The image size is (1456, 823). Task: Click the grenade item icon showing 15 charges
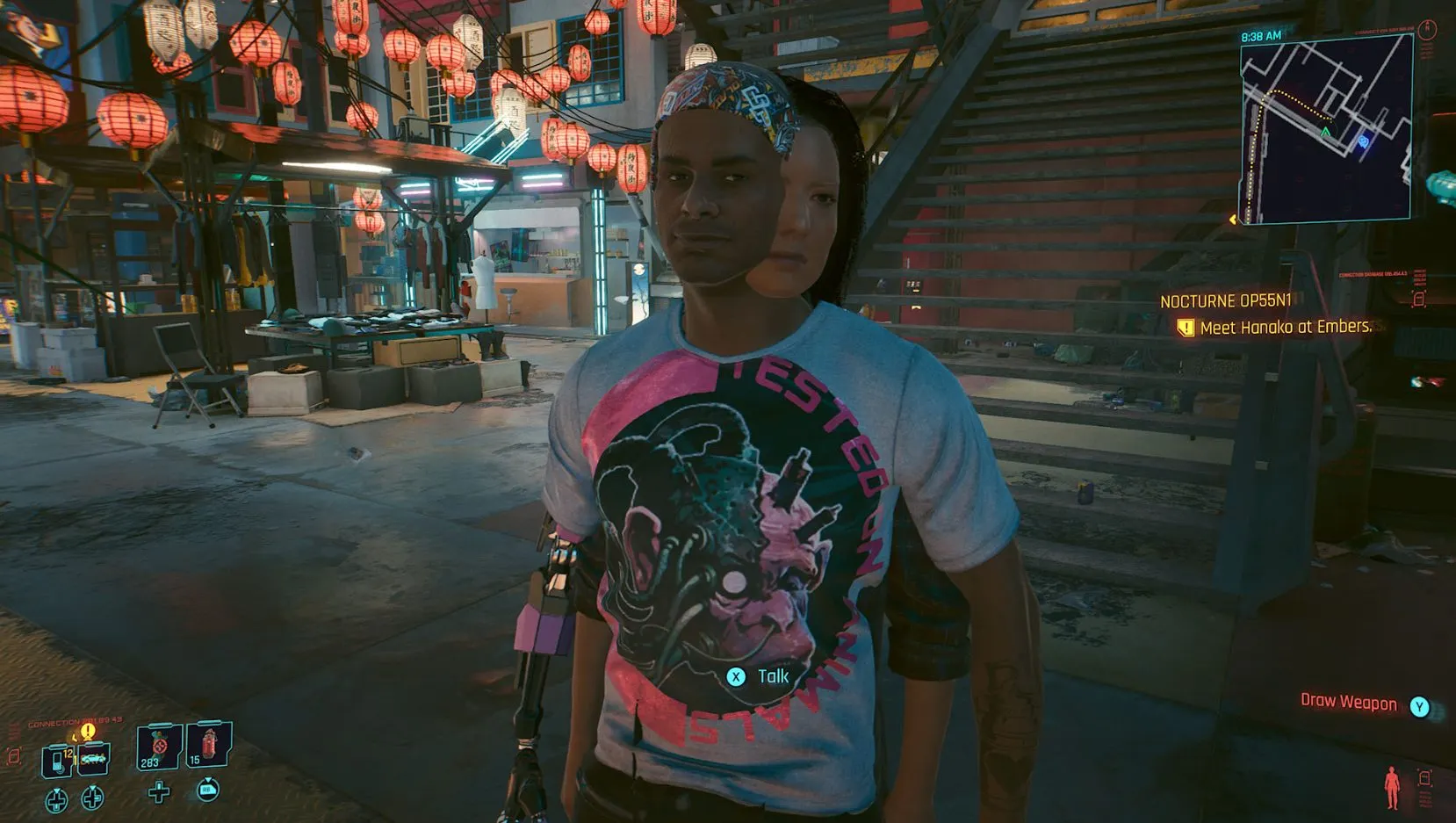(208, 745)
